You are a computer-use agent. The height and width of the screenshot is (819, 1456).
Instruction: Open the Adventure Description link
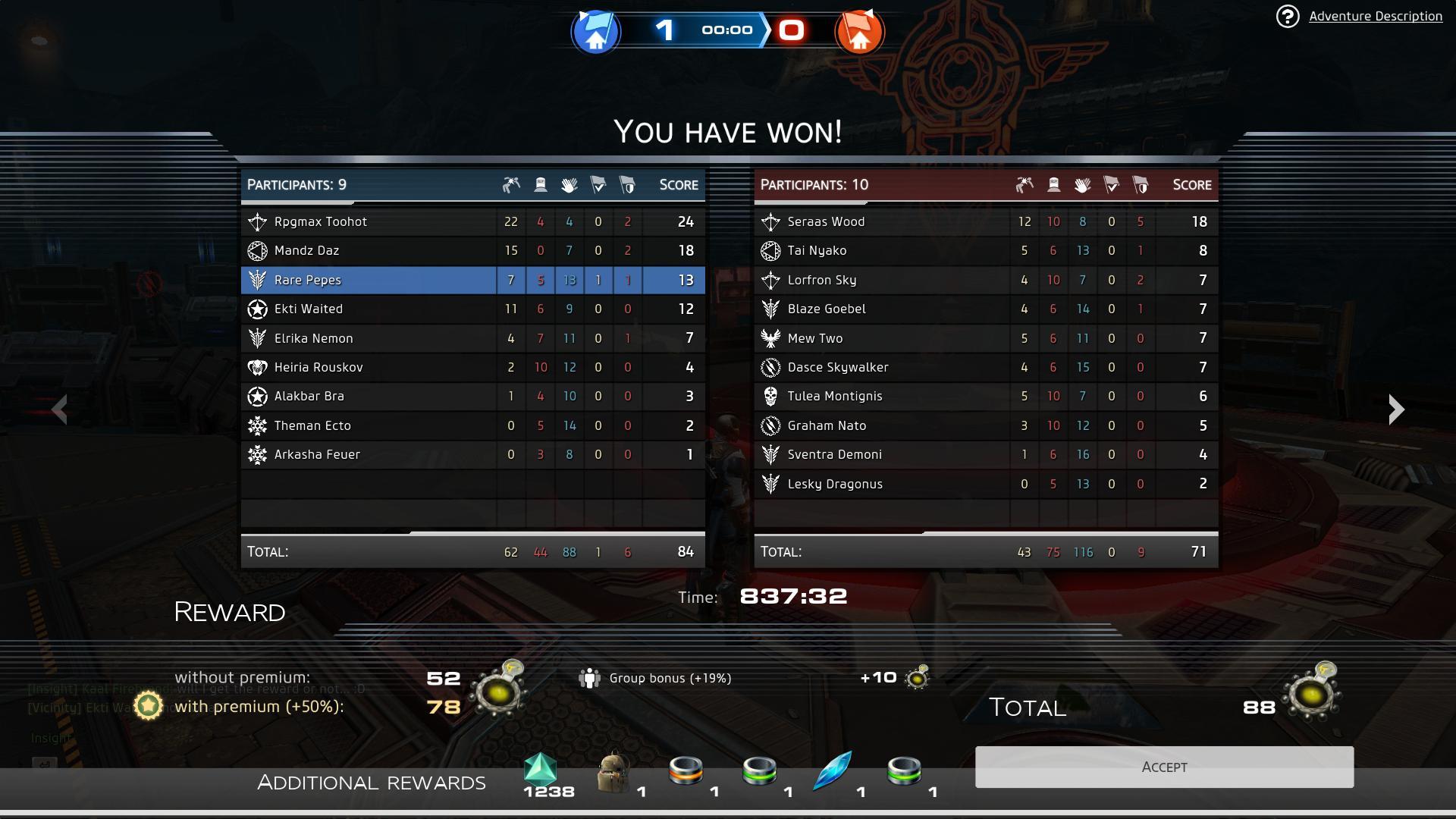click(x=1377, y=15)
